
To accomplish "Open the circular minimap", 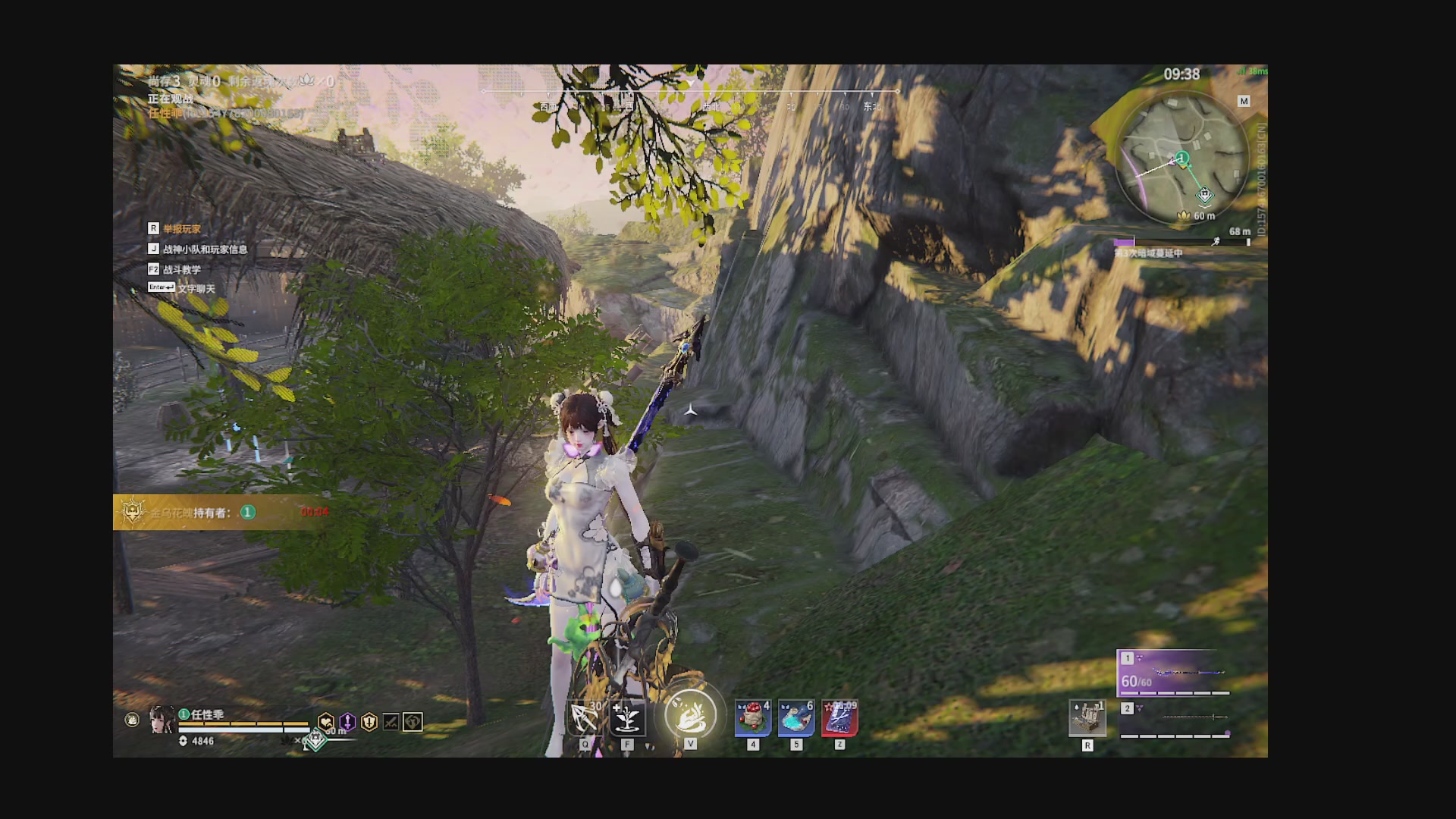I will click(x=1182, y=160).
